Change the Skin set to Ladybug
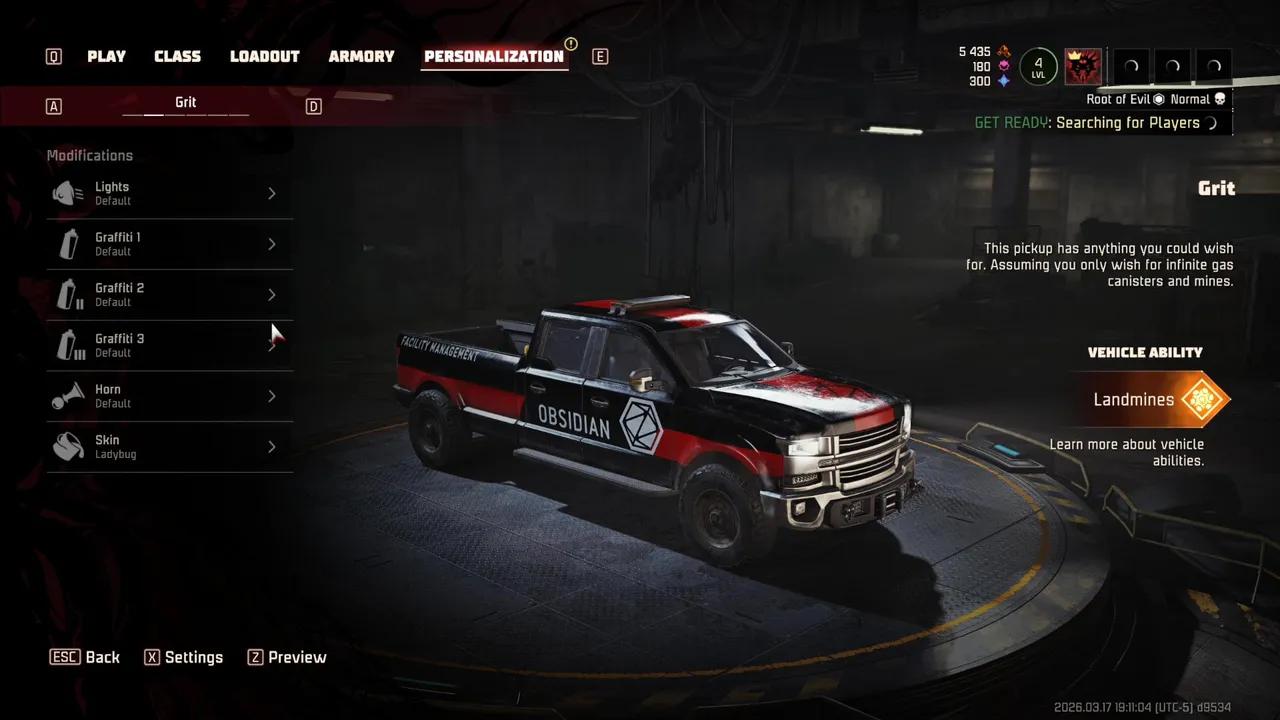 point(169,447)
